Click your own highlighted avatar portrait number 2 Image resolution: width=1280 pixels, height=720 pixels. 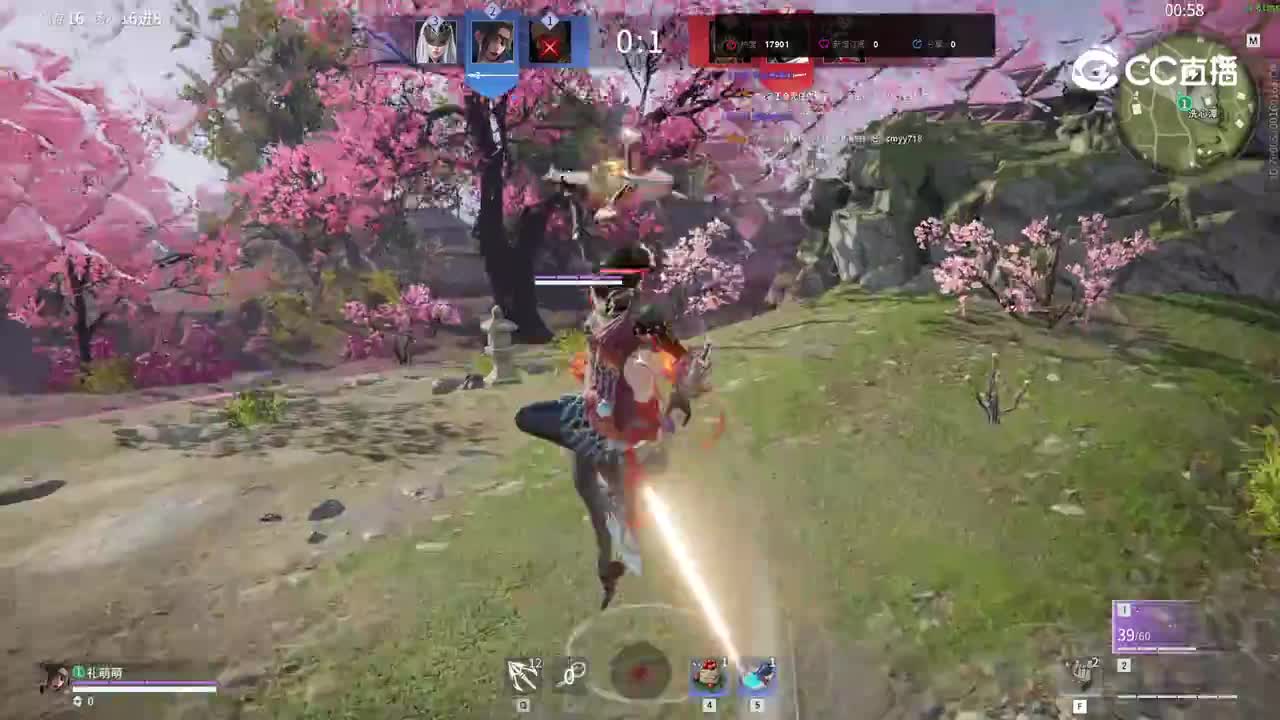click(494, 44)
